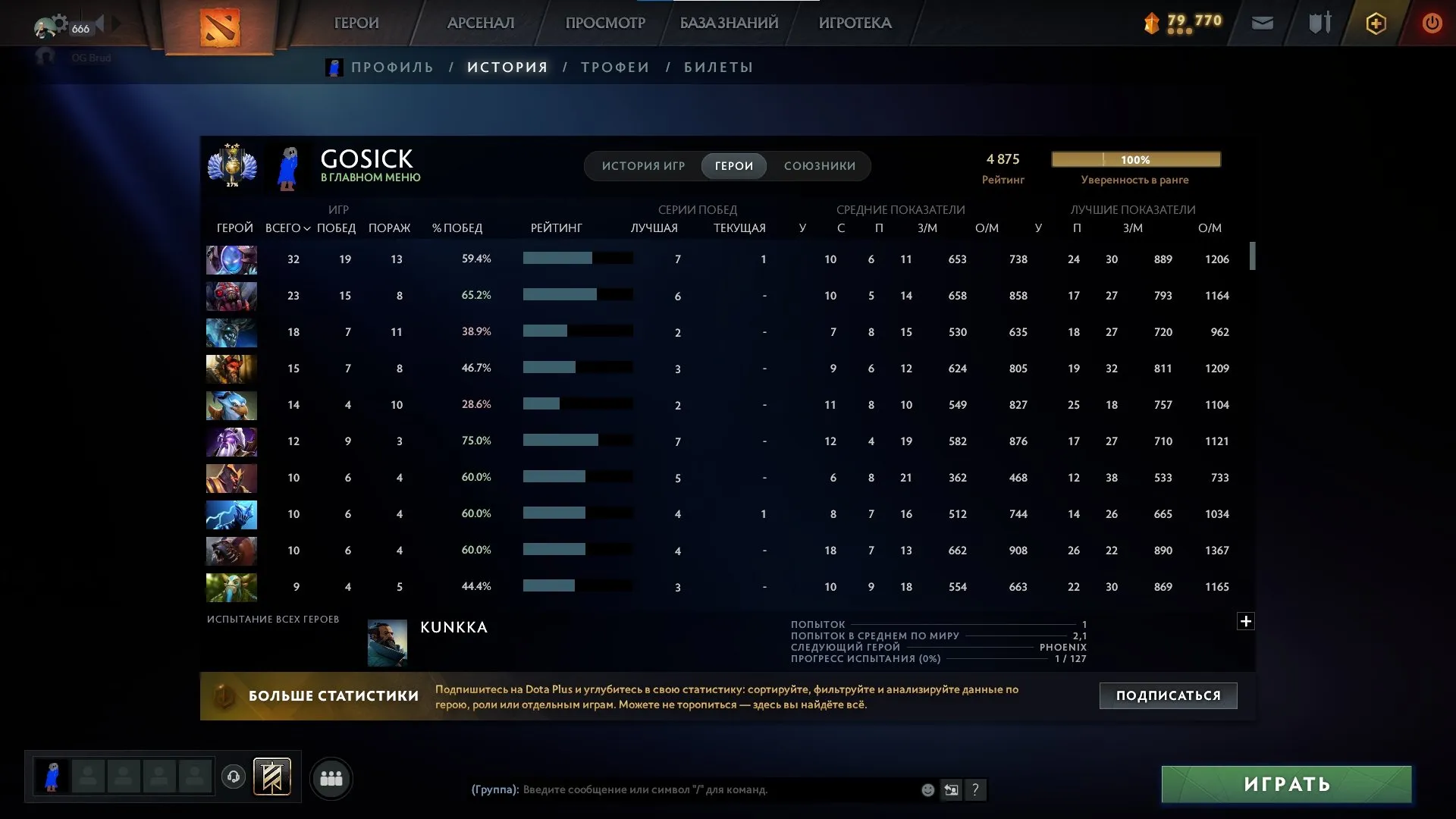Open the БИЛЕТЫ tab
This screenshot has width=1456, height=819.
point(718,67)
